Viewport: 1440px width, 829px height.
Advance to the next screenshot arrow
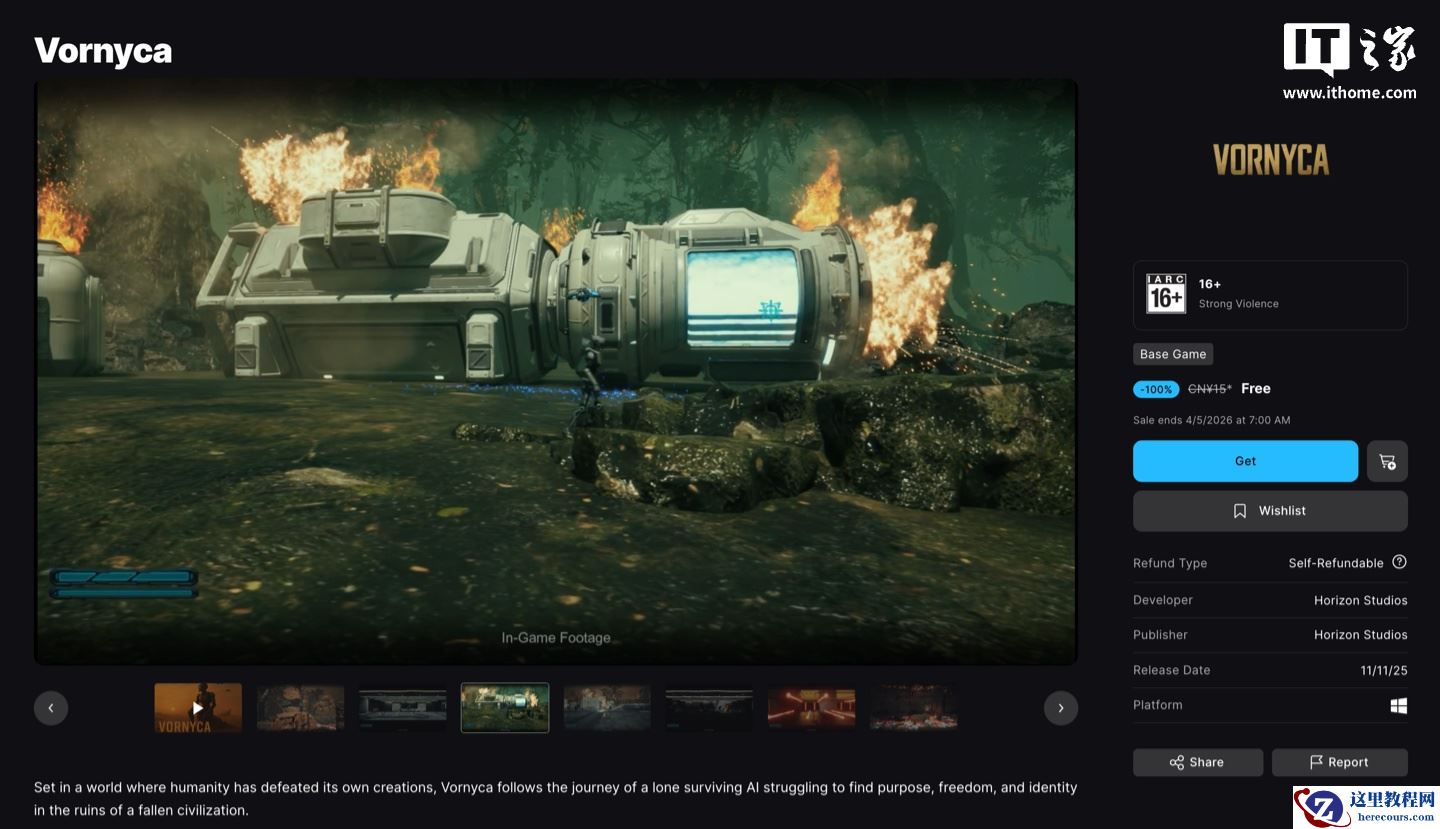(x=1061, y=708)
